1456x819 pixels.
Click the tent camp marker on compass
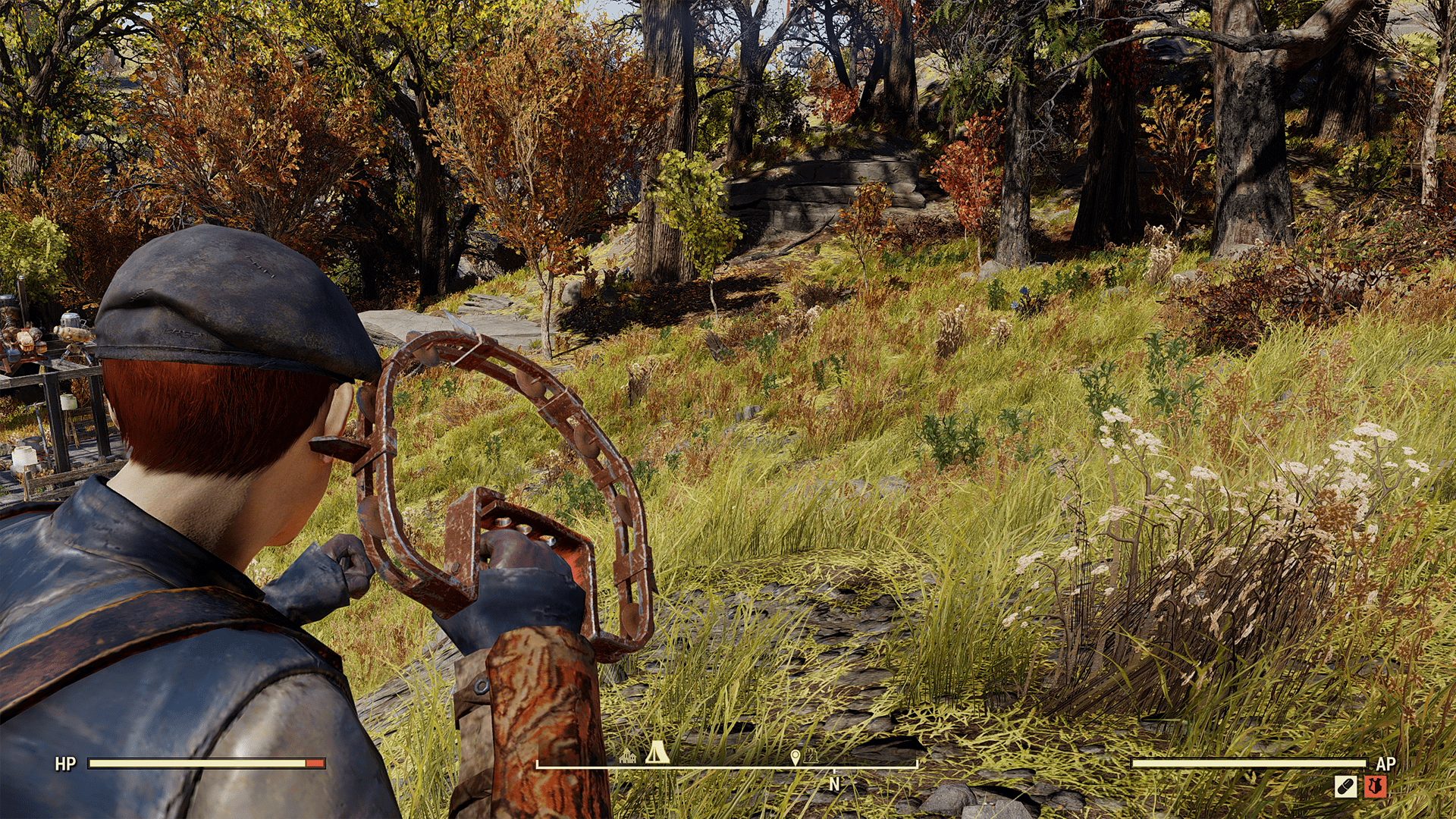[x=657, y=752]
